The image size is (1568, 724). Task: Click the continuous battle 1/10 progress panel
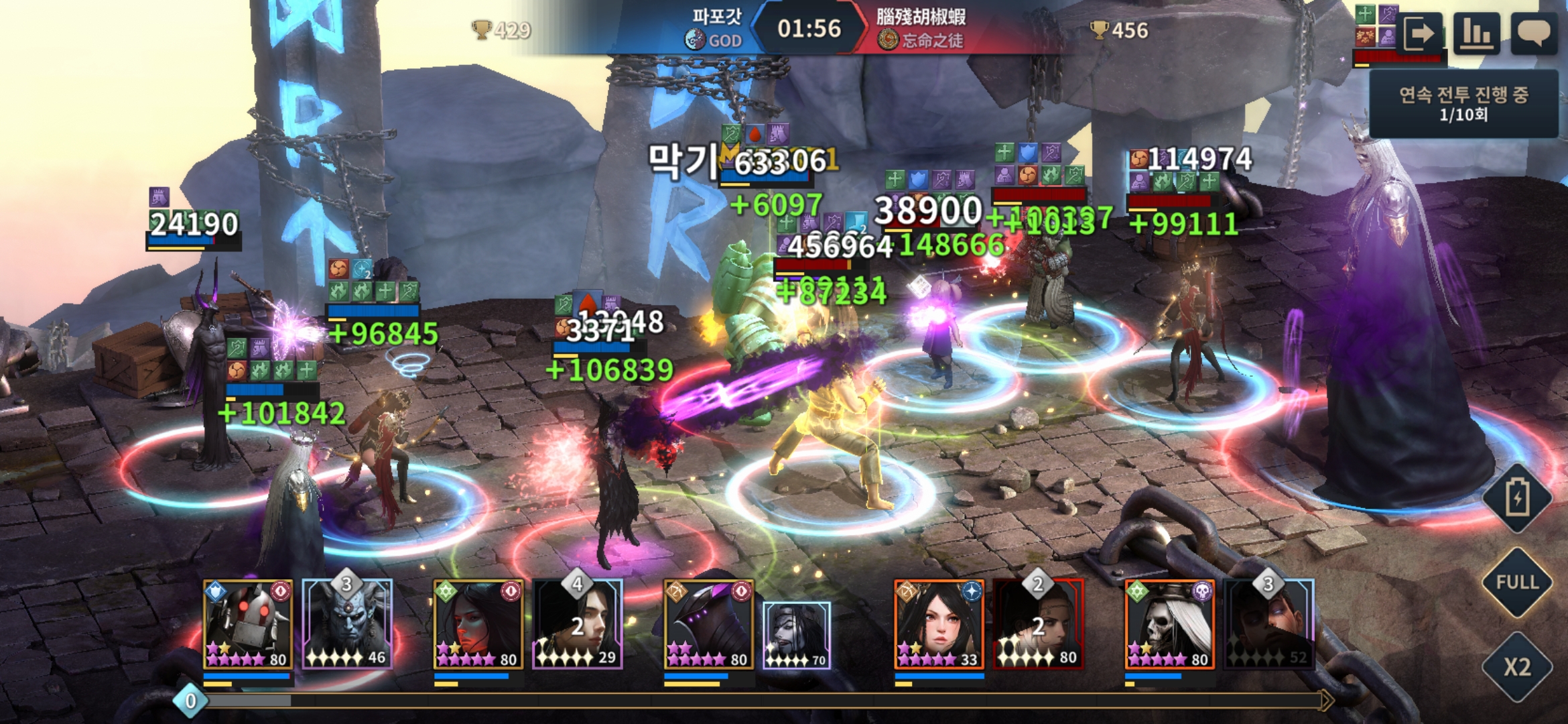point(1463,104)
